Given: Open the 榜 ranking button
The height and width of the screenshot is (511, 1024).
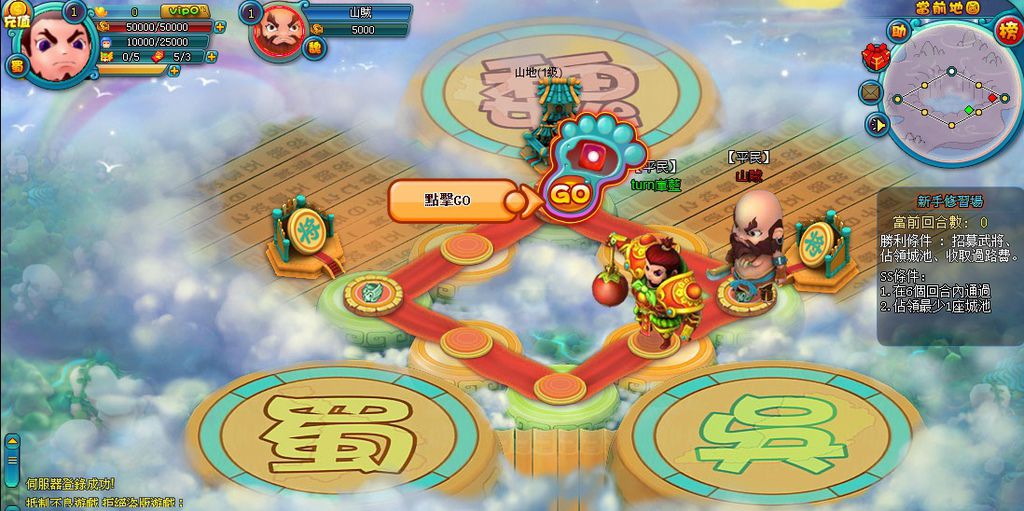Looking at the screenshot, I should 1008,29.
